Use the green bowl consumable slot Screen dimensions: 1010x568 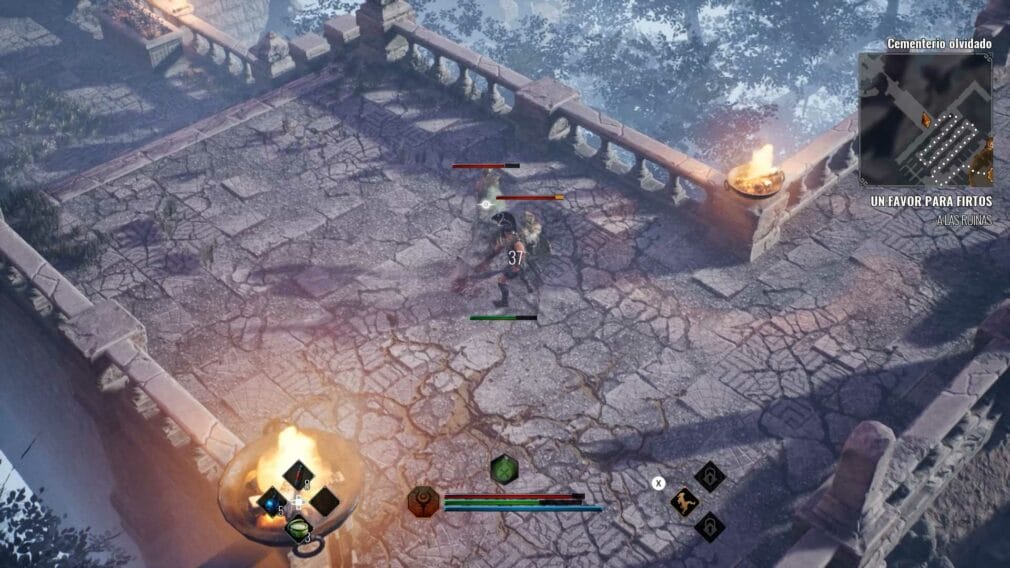tap(299, 528)
